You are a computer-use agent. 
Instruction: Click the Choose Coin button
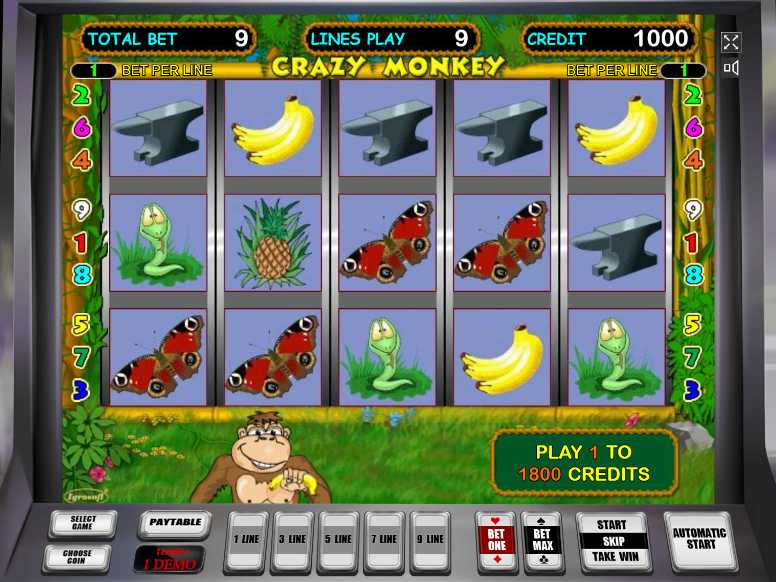coord(76,556)
